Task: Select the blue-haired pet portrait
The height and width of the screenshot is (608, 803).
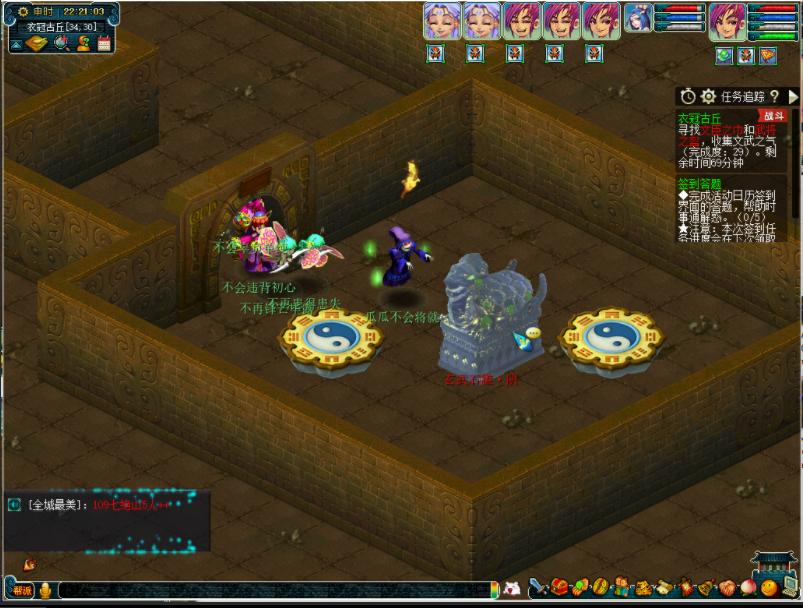Action: click(x=638, y=18)
